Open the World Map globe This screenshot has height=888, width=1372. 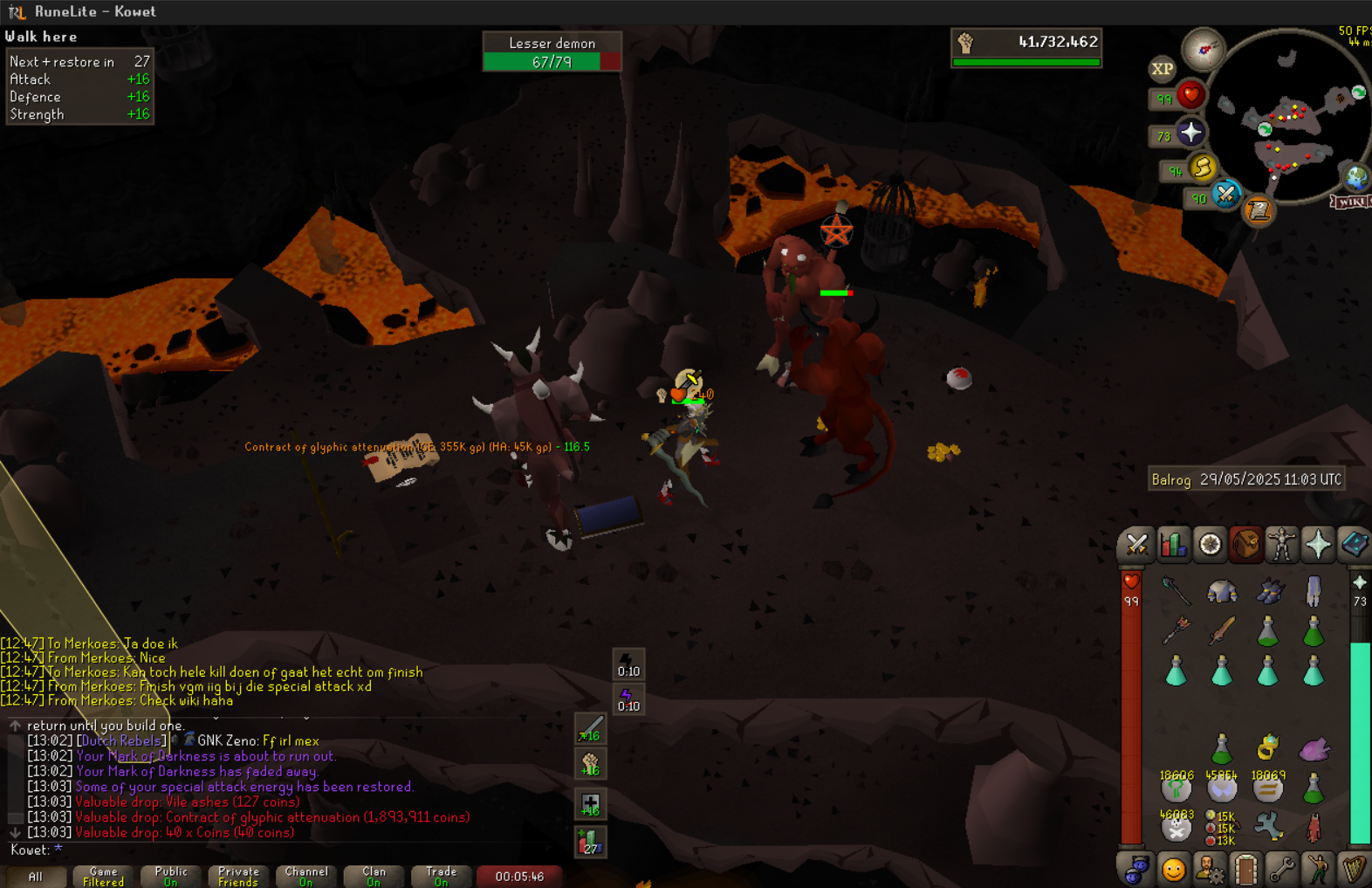pyautogui.click(x=1355, y=177)
